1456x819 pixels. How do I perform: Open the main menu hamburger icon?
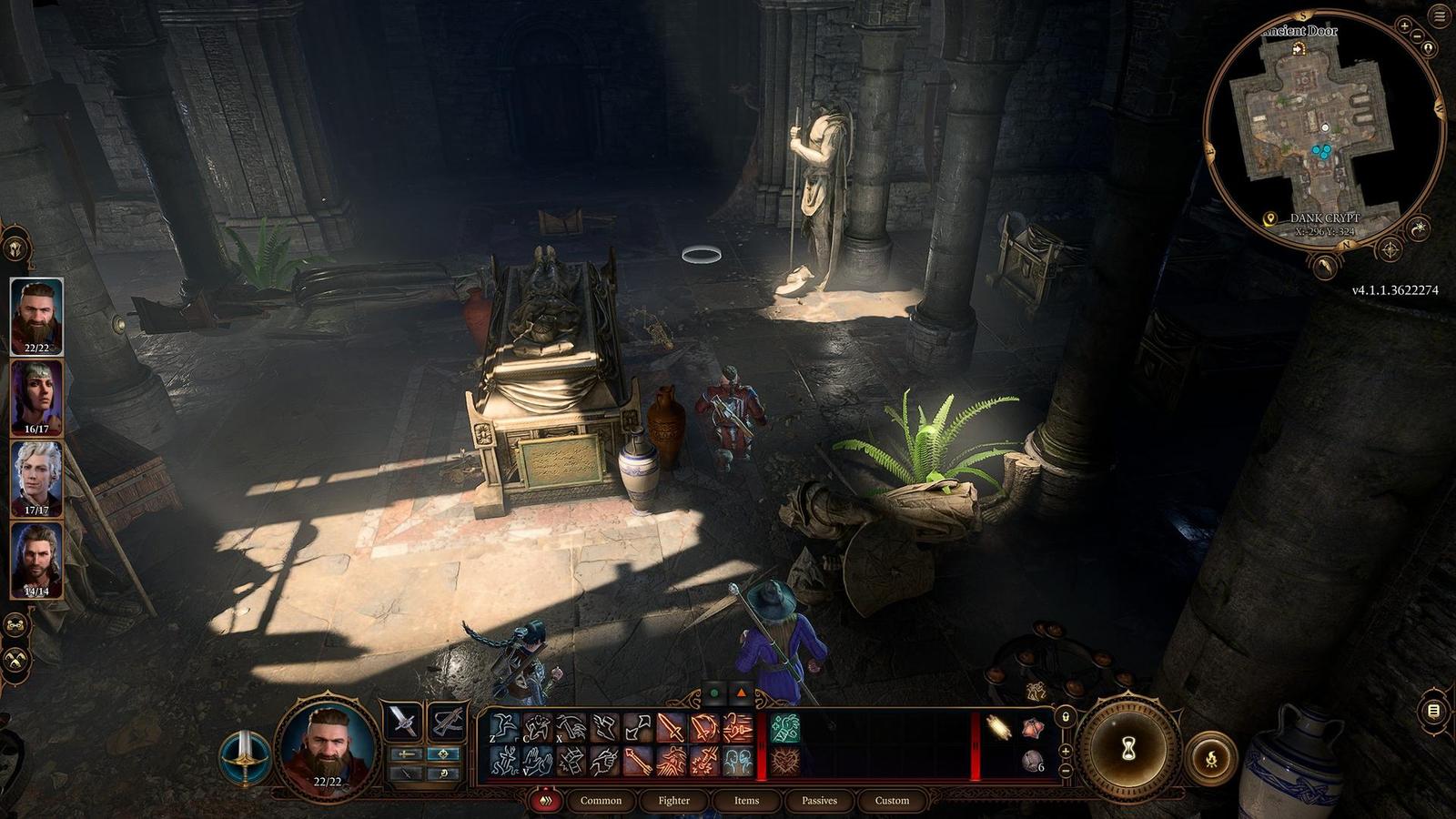tap(1440, 15)
